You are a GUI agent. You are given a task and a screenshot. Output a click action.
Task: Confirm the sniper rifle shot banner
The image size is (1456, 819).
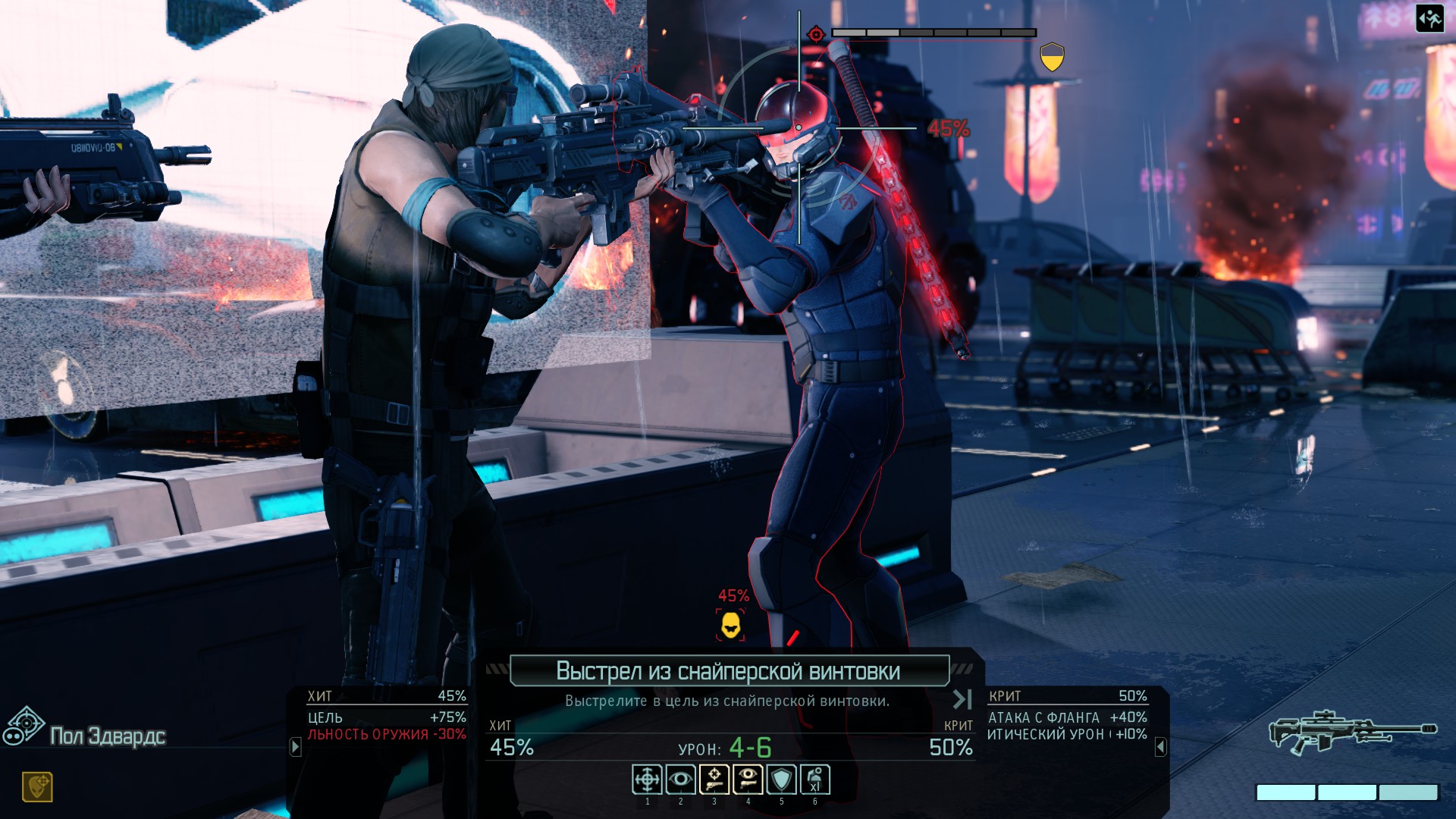coord(729,671)
